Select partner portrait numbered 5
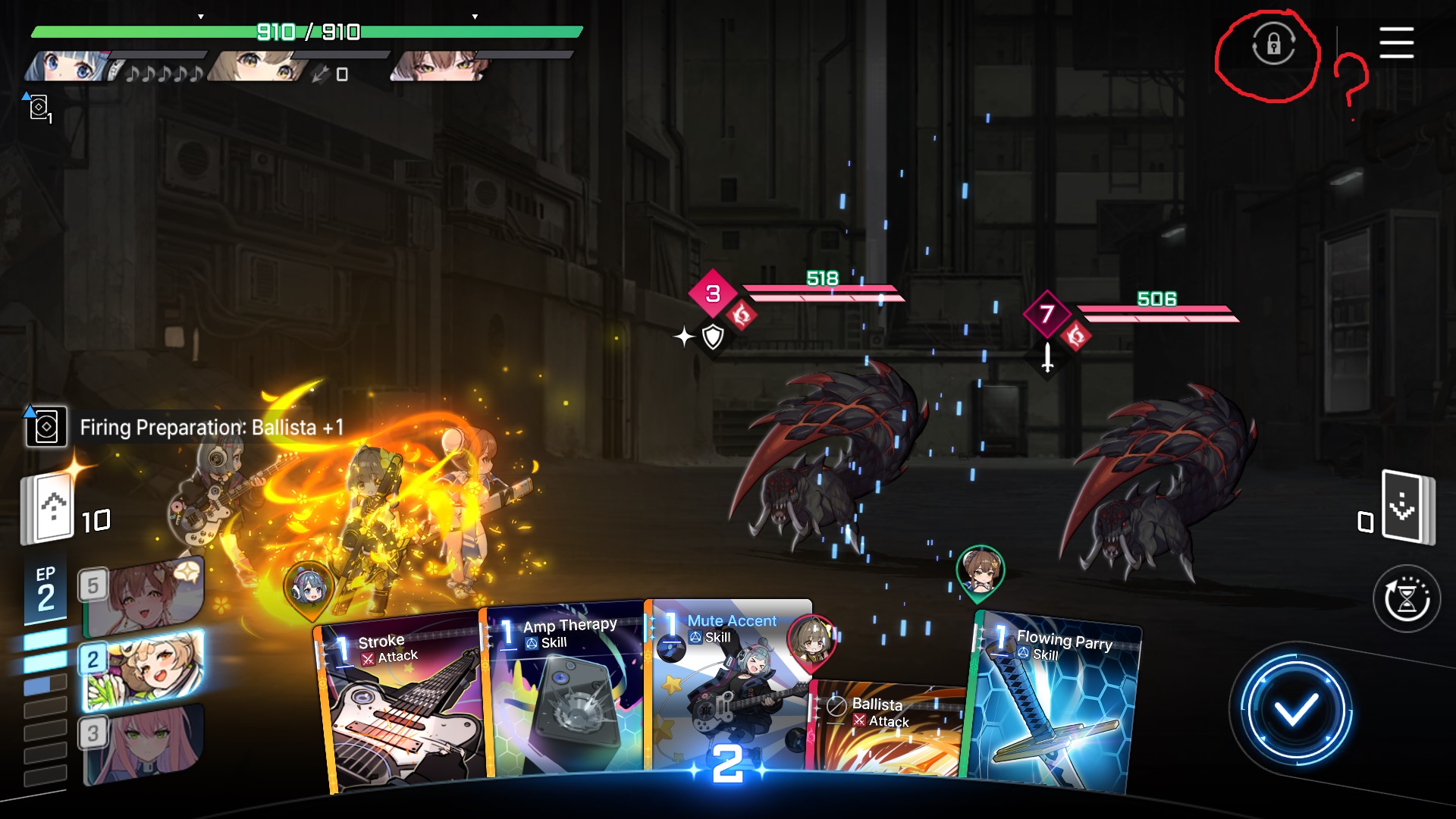 pyautogui.click(x=144, y=595)
